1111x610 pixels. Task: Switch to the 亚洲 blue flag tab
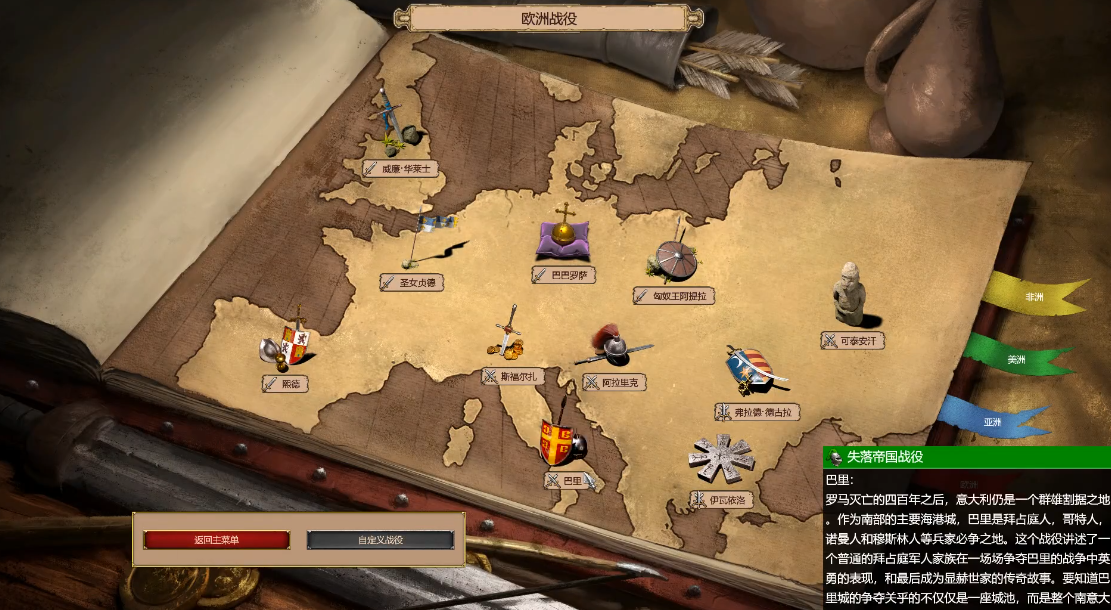point(992,422)
